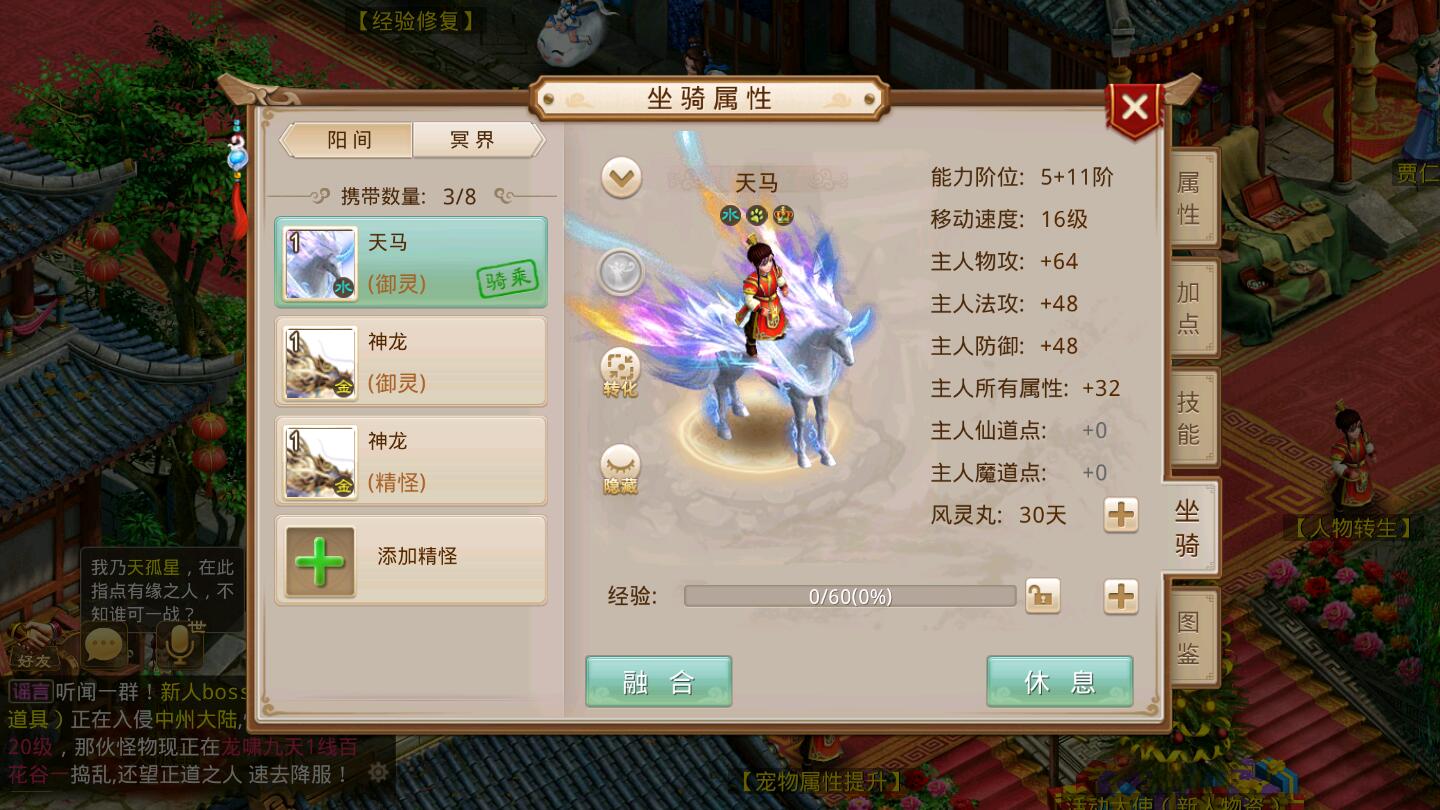The height and width of the screenshot is (810, 1440).
Task: Open the 技能 side tab
Action: (1188, 414)
